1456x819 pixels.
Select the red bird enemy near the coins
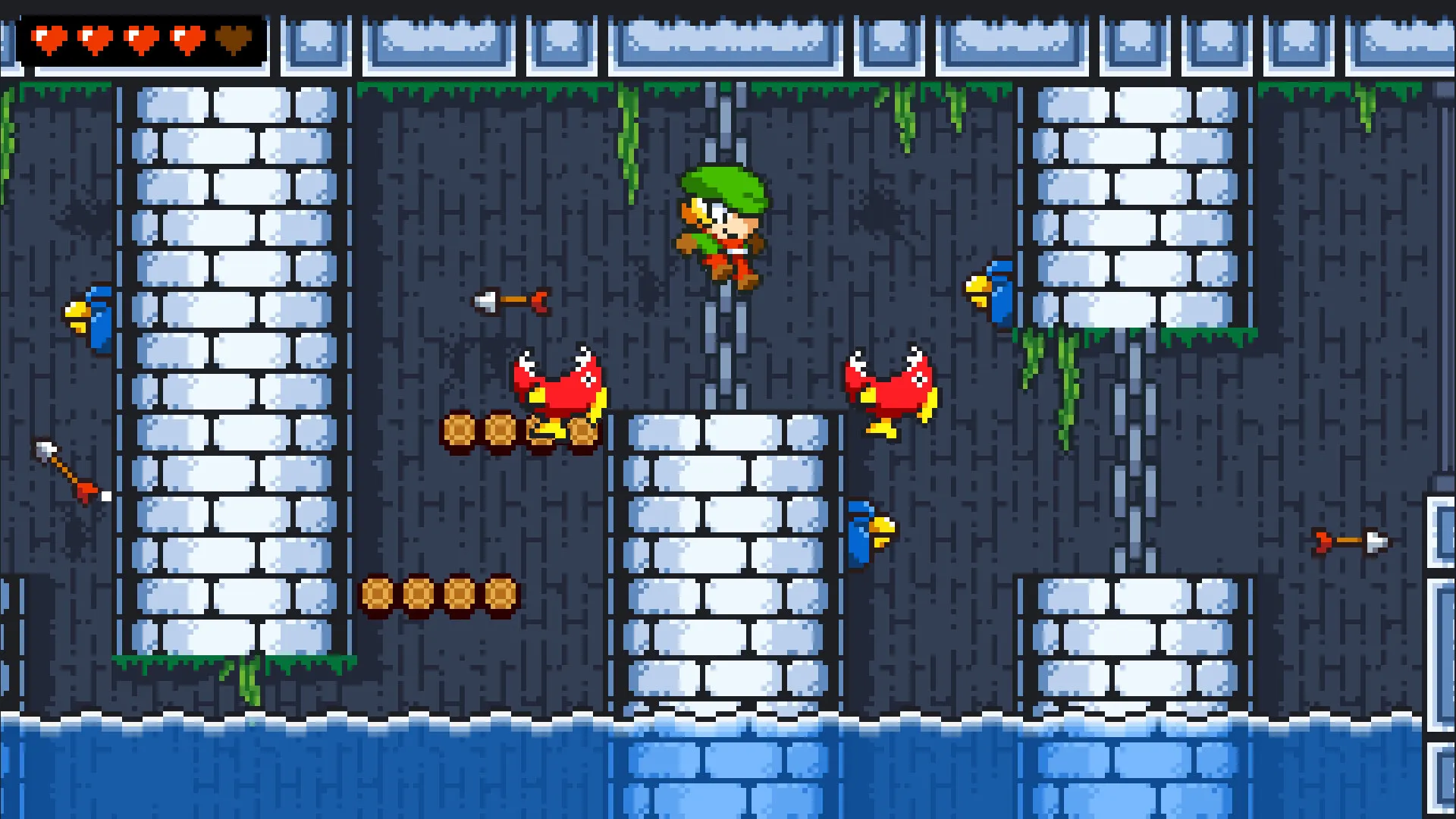557,387
